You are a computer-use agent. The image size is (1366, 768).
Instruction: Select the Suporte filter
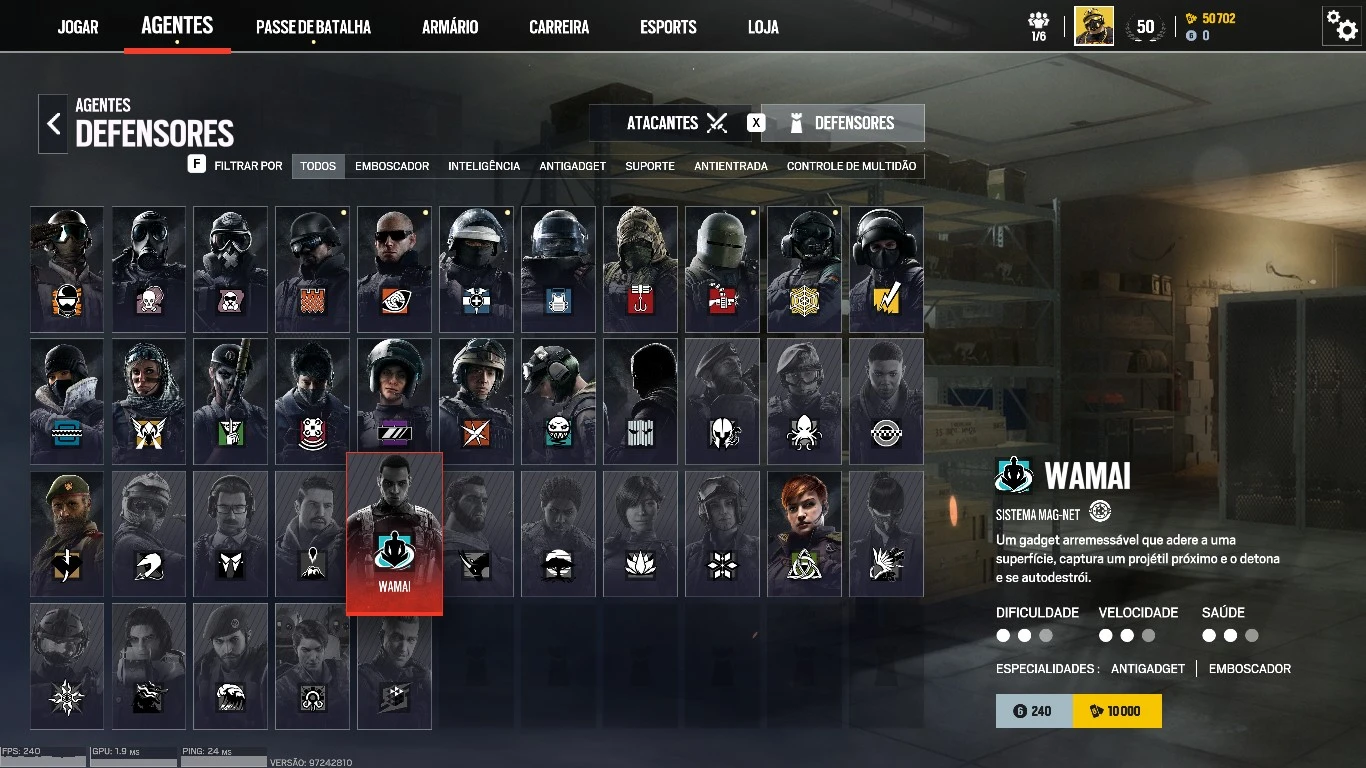coord(650,166)
